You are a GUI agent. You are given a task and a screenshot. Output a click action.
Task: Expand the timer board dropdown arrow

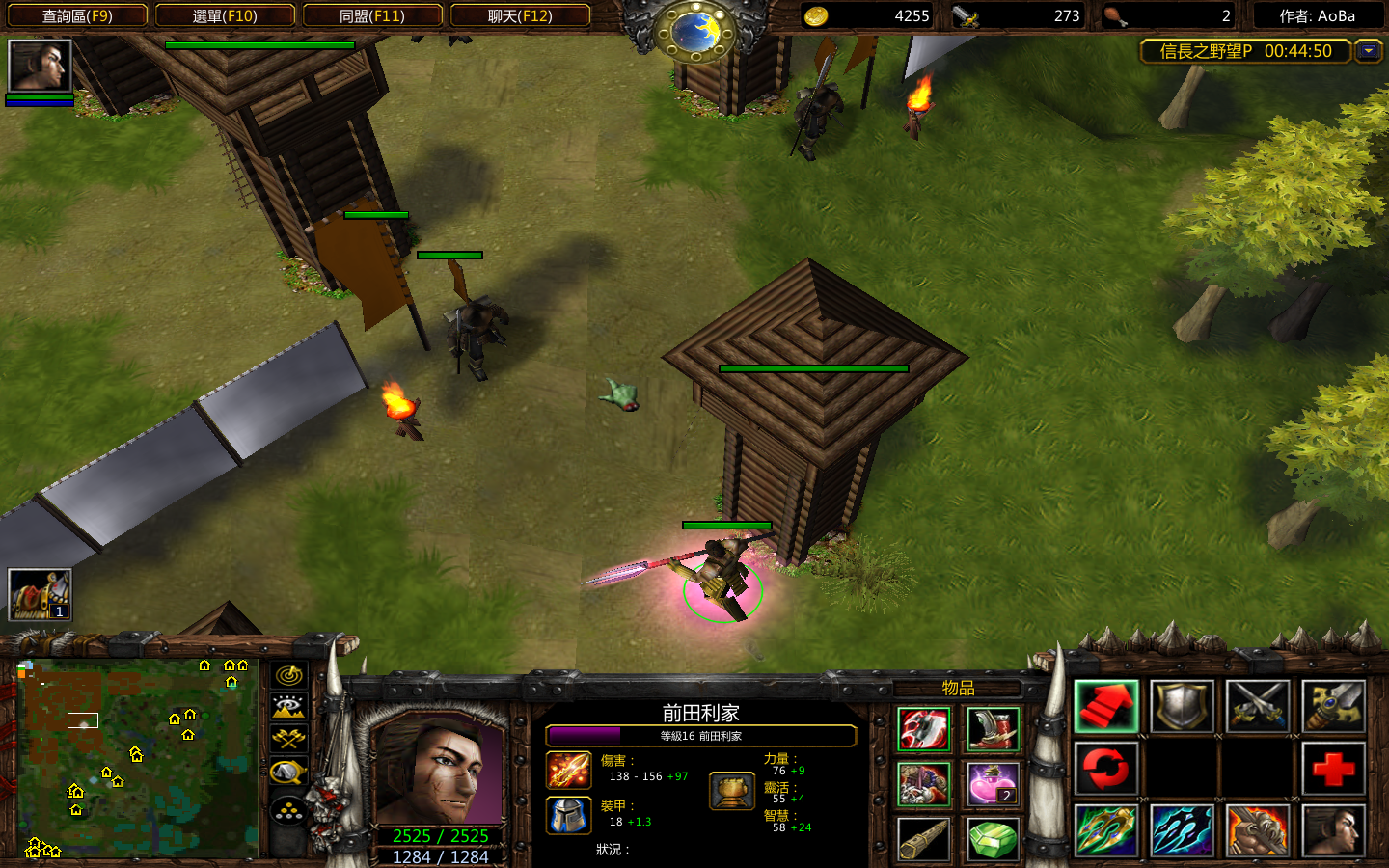point(1368,51)
